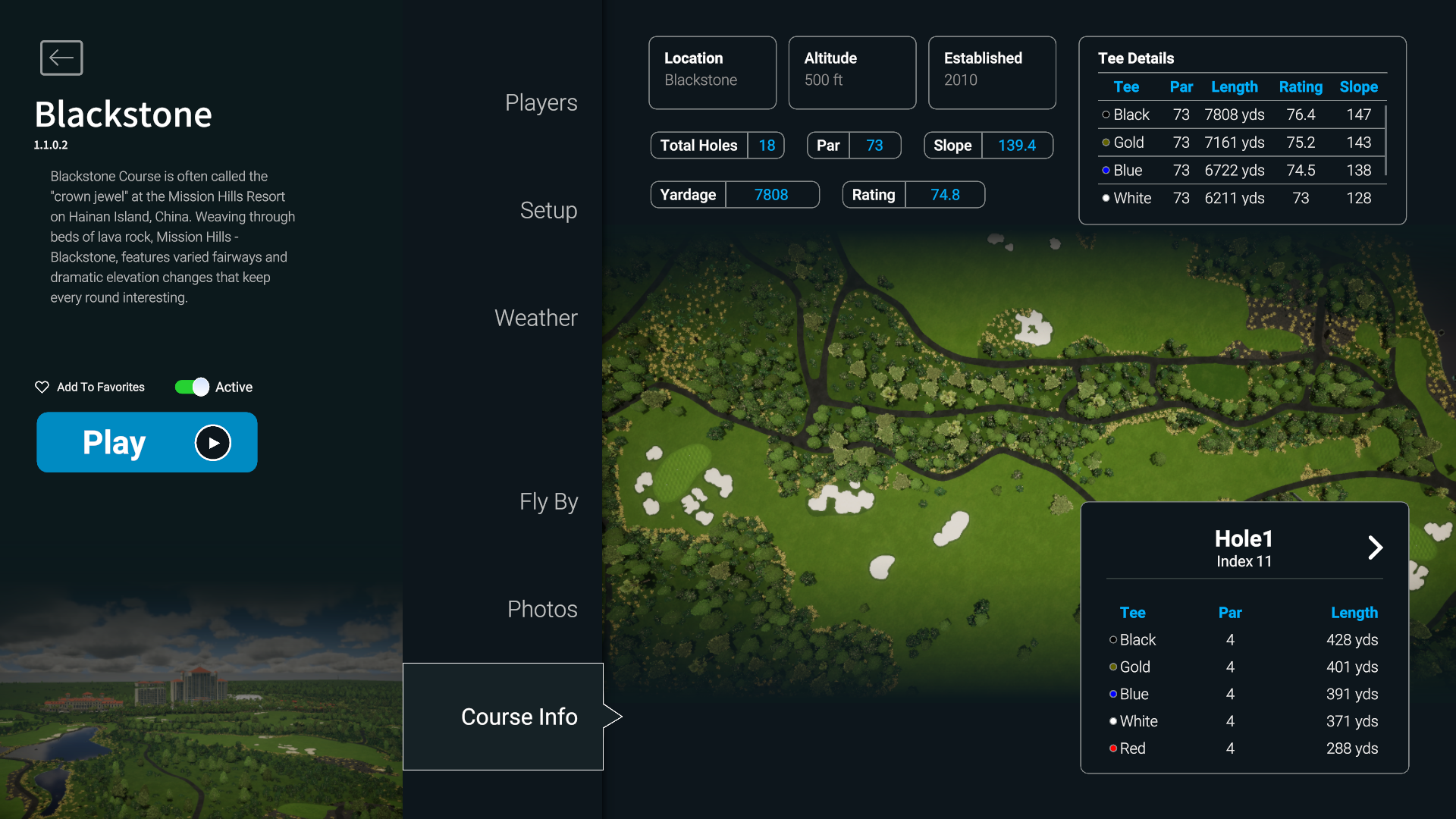Select the Red tee marker in Hole 1 panel
The width and height of the screenshot is (1456, 819).
[1112, 748]
